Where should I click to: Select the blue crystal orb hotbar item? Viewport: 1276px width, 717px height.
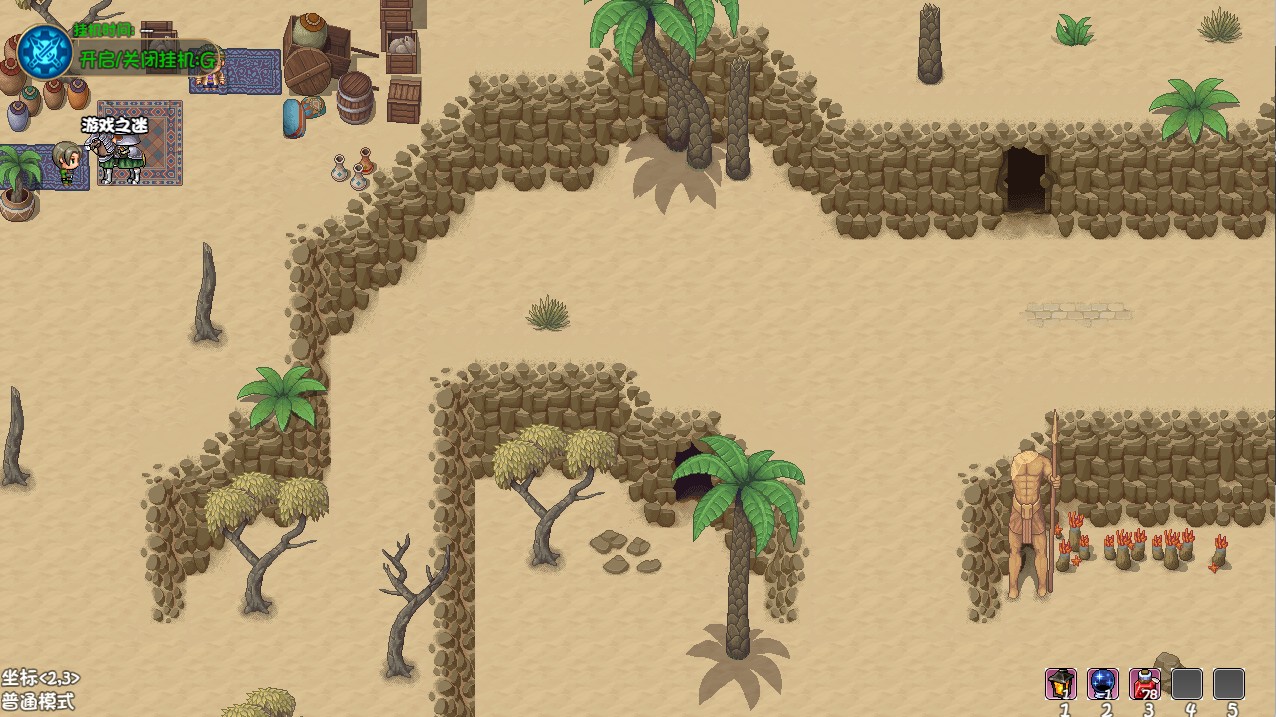1103,683
